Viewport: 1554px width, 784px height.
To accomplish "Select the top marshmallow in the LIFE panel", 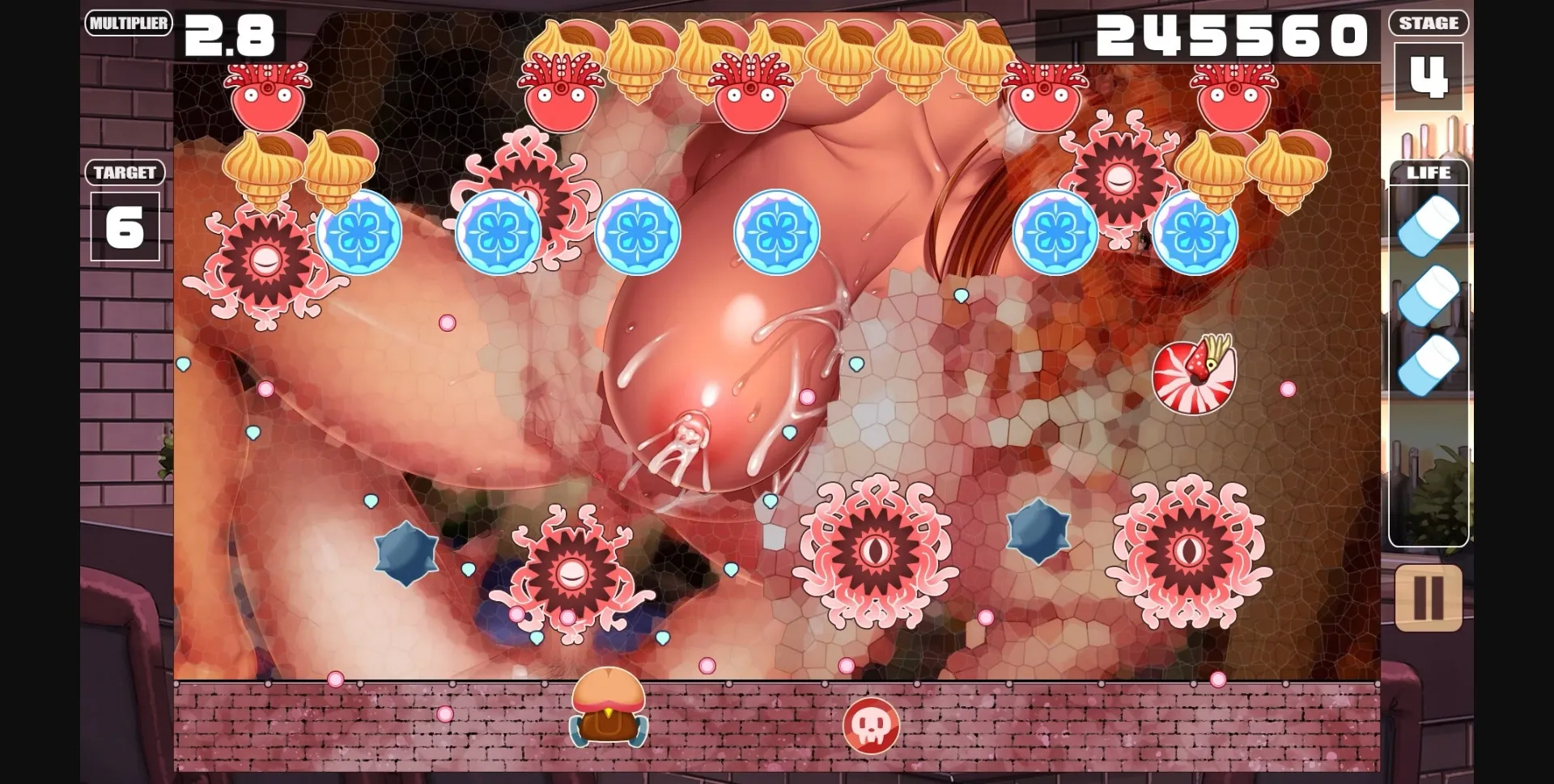I will (1429, 224).
